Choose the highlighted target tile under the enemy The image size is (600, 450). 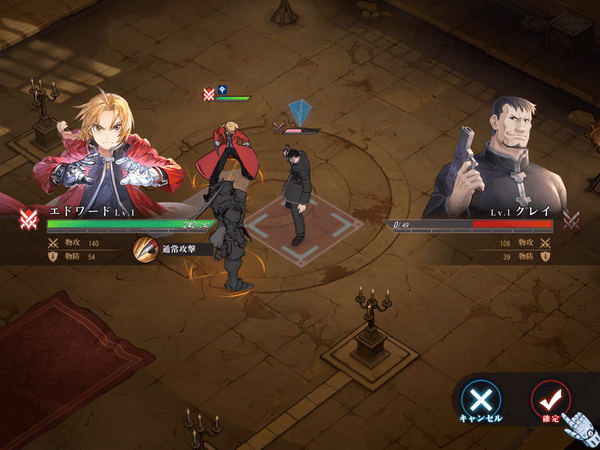[297, 233]
